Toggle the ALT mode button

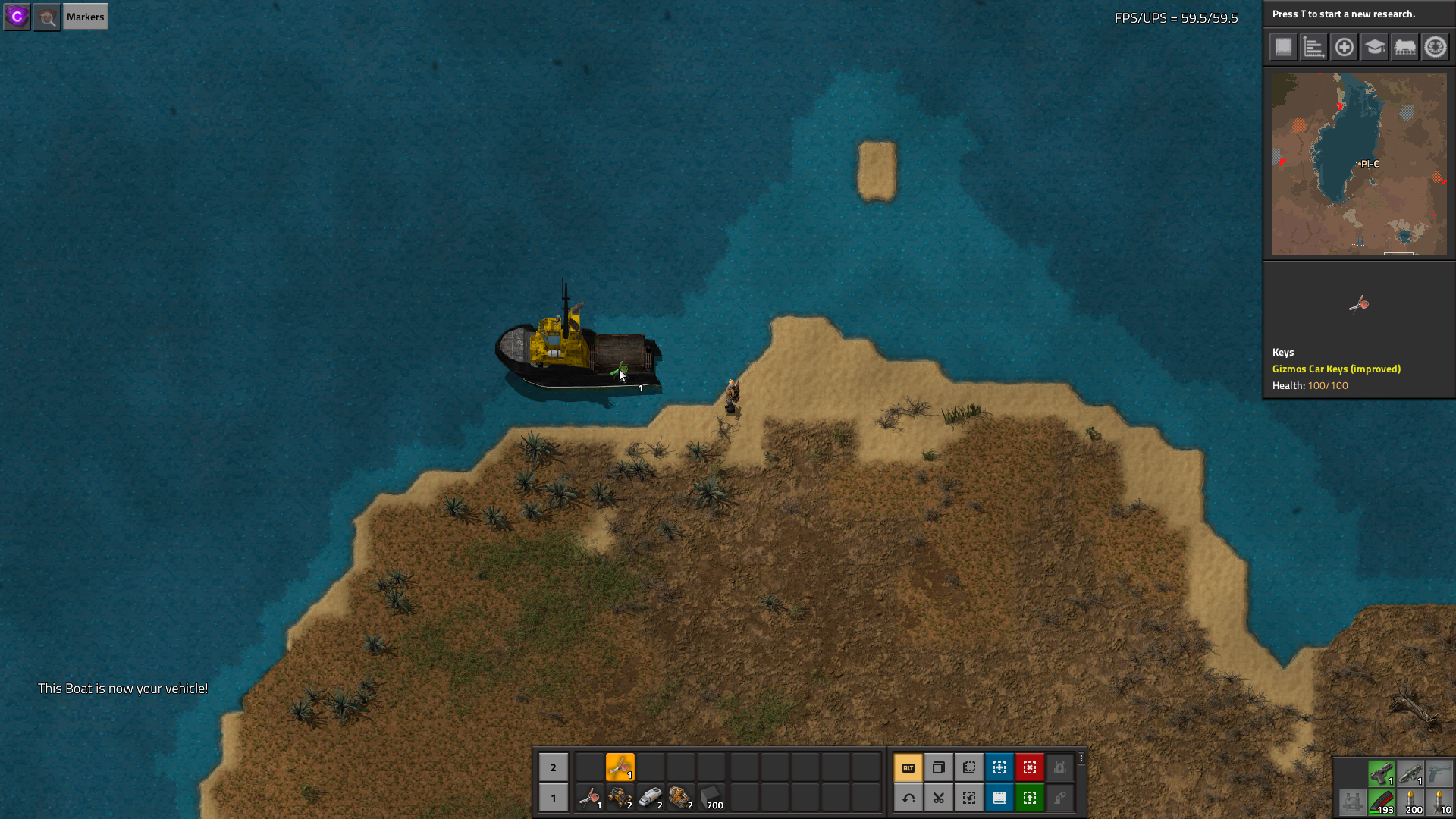(x=908, y=767)
